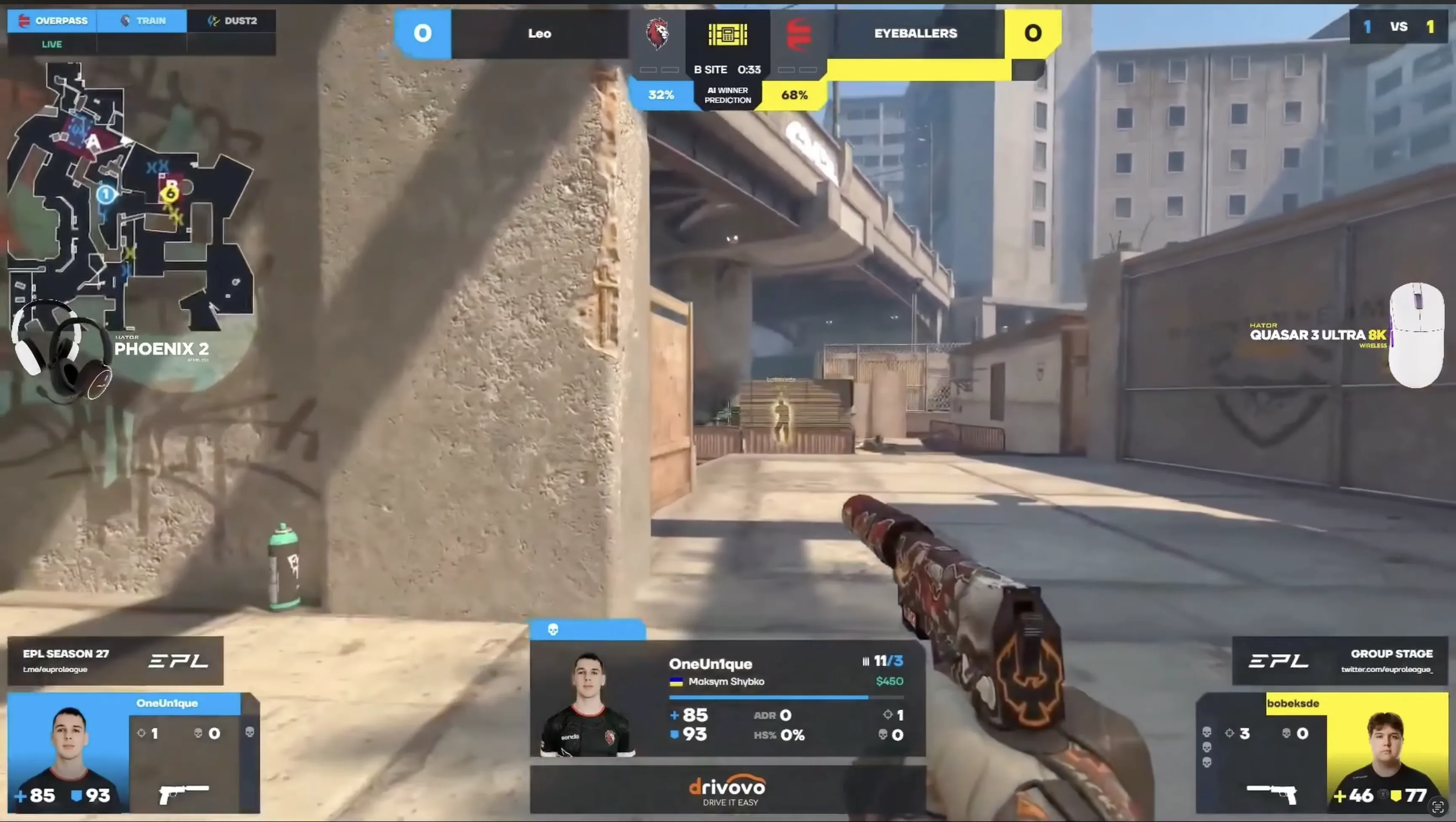
Task: Click OneUn1que's silenced pistol icon
Action: (184, 793)
